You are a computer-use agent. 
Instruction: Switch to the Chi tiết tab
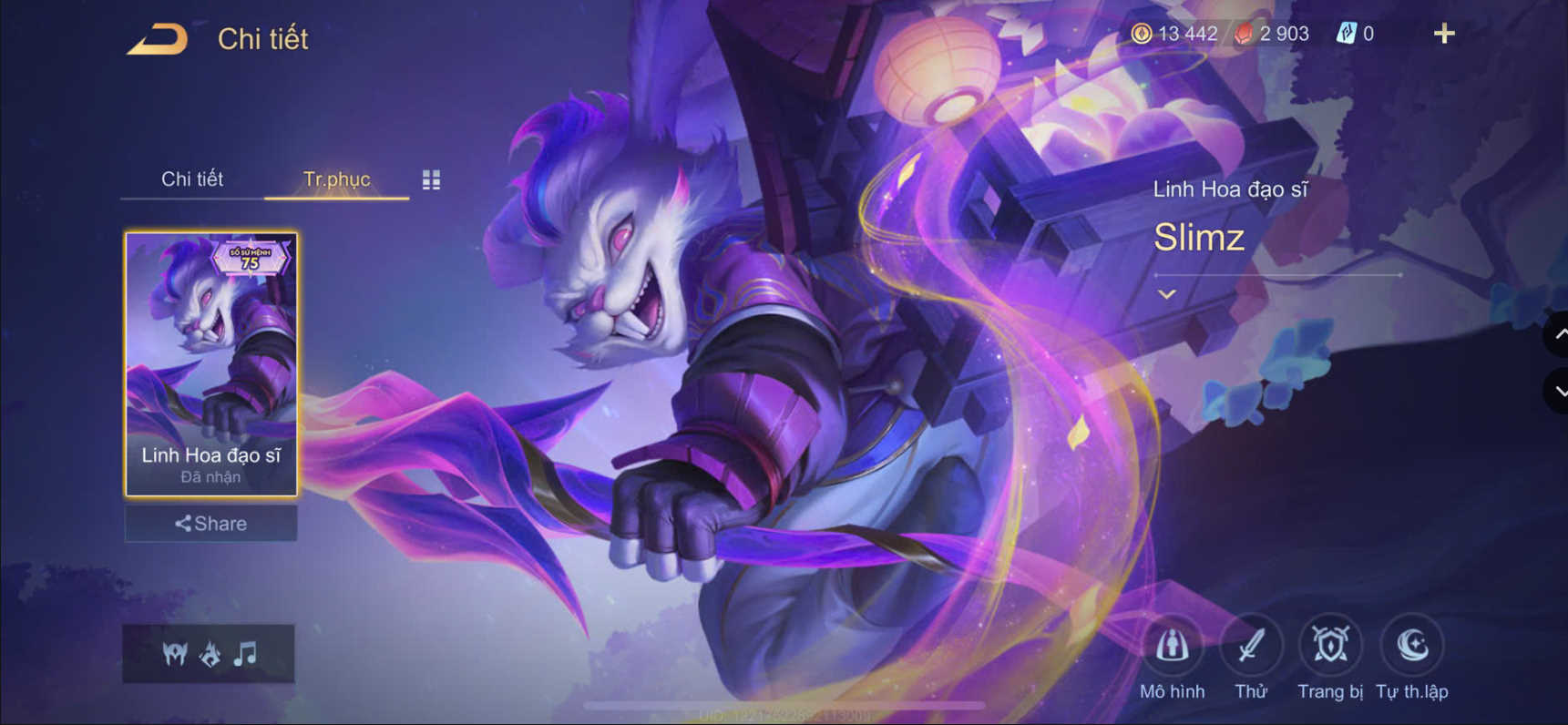[192, 179]
